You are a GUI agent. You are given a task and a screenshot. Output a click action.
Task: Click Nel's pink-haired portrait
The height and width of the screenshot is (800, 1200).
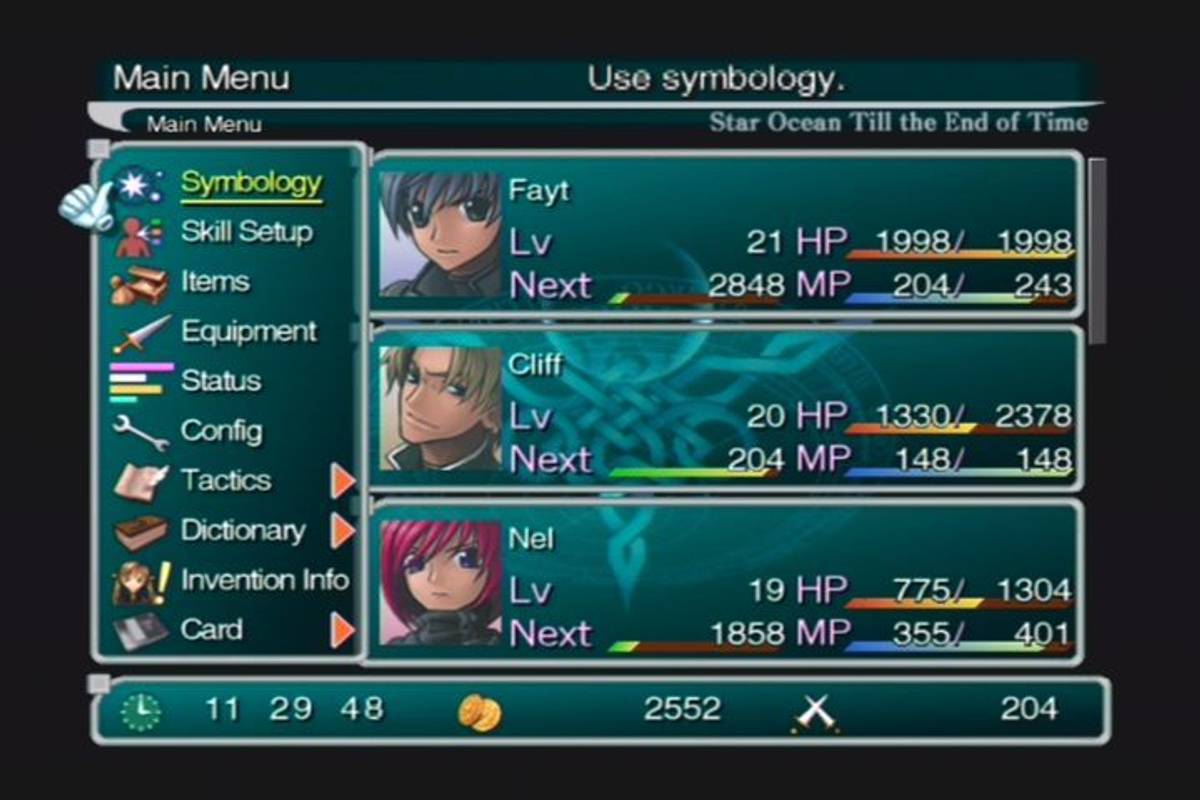[x=440, y=582]
